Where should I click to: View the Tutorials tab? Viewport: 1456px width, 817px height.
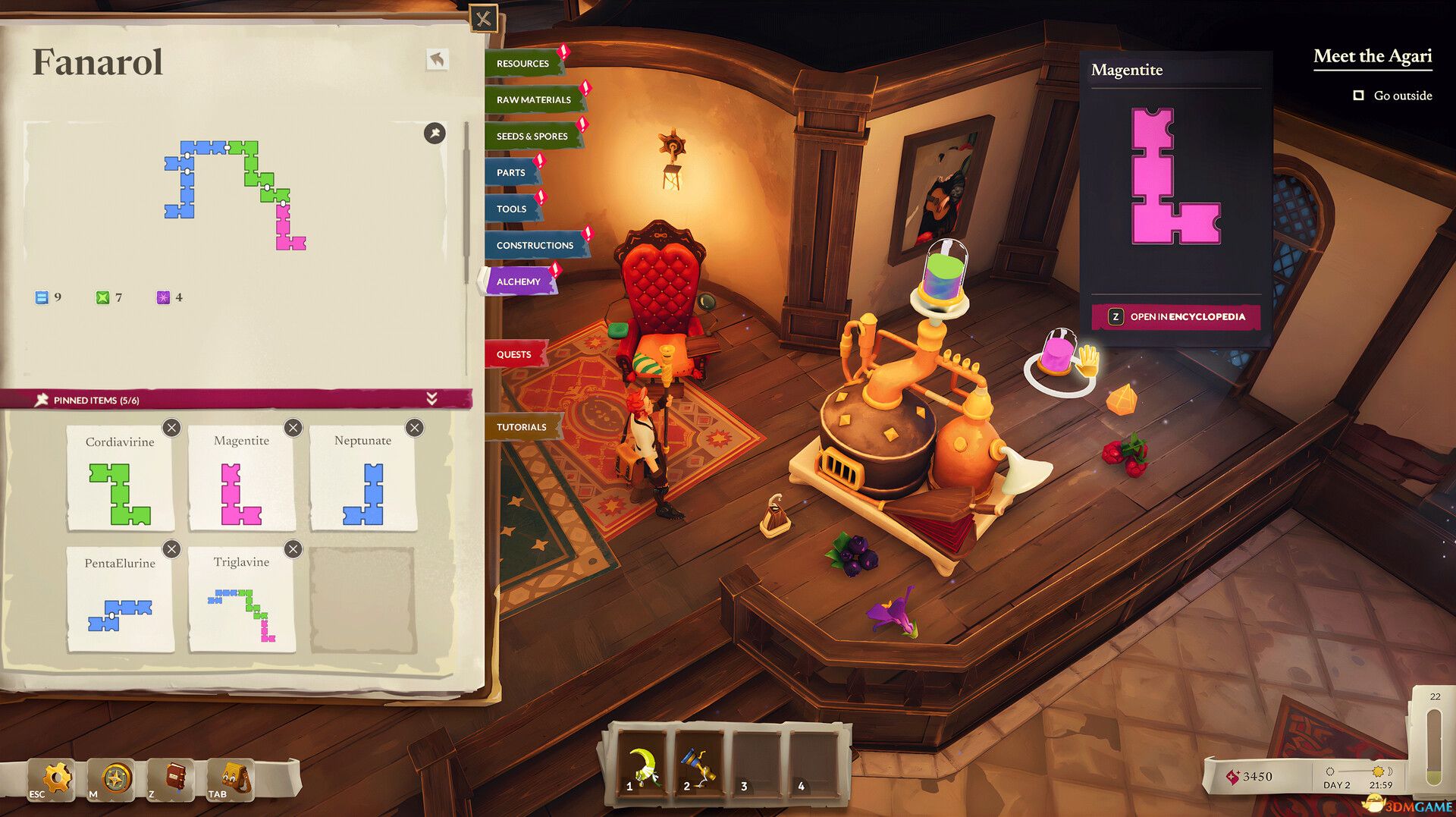[522, 428]
